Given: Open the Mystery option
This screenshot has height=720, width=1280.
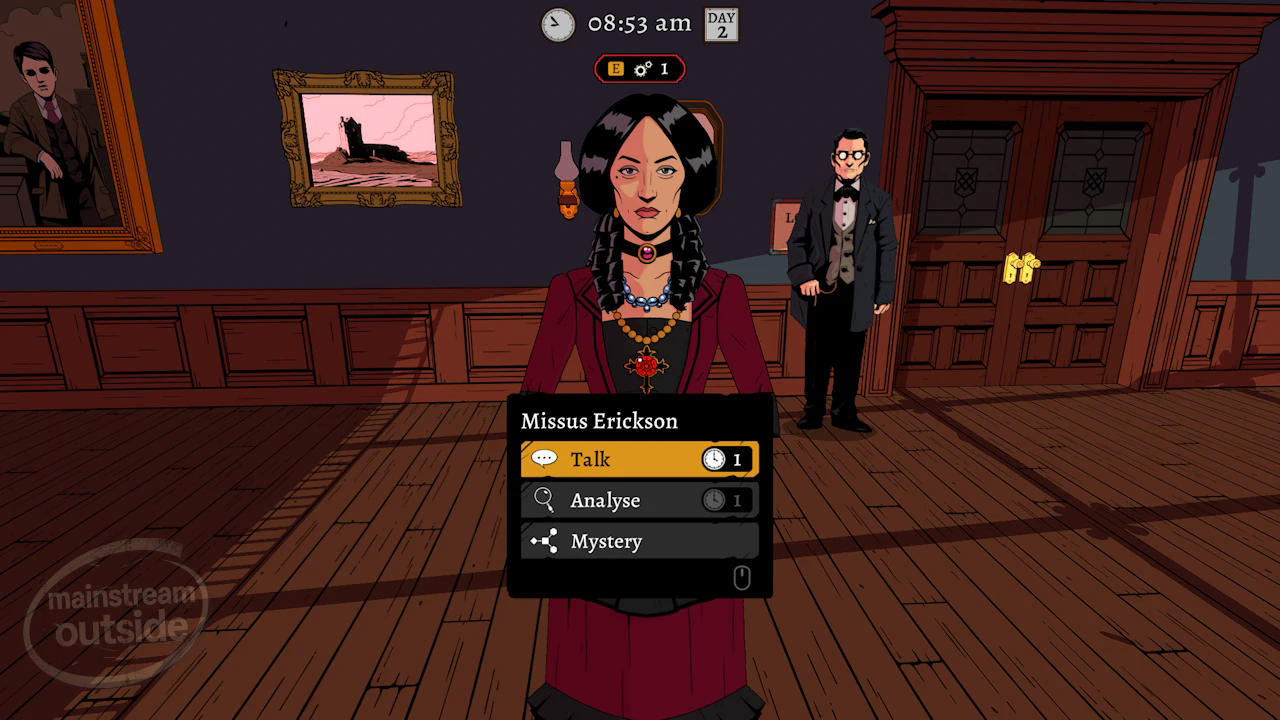Looking at the screenshot, I should (x=638, y=541).
